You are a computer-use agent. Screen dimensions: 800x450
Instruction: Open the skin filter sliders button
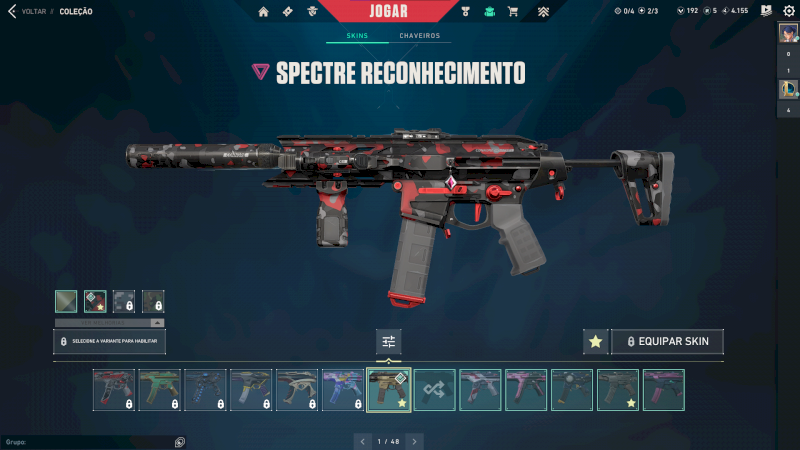[x=389, y=341]
